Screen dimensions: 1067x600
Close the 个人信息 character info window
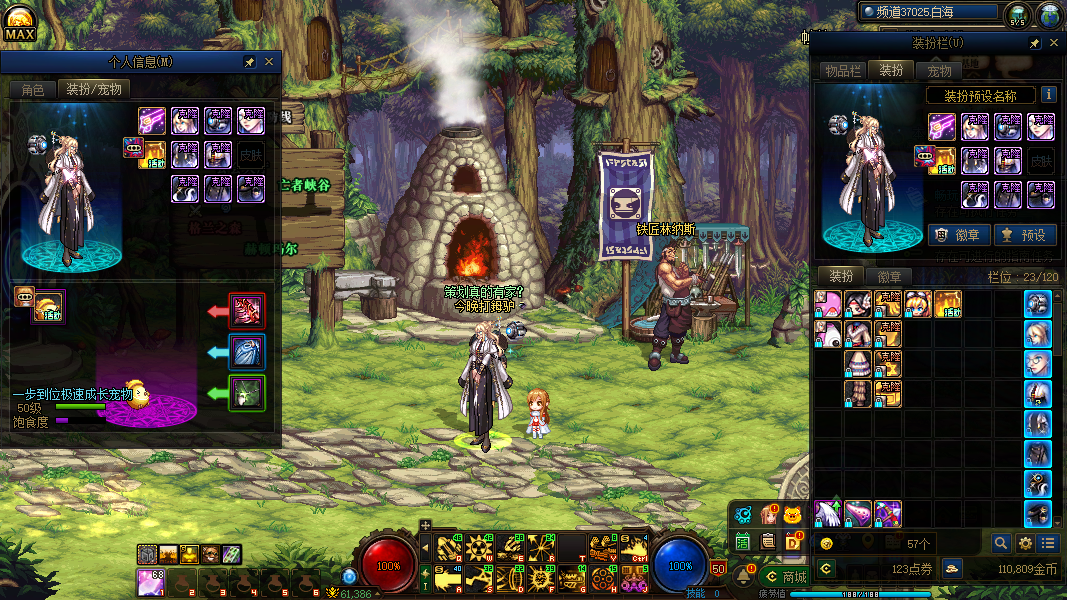269,62
